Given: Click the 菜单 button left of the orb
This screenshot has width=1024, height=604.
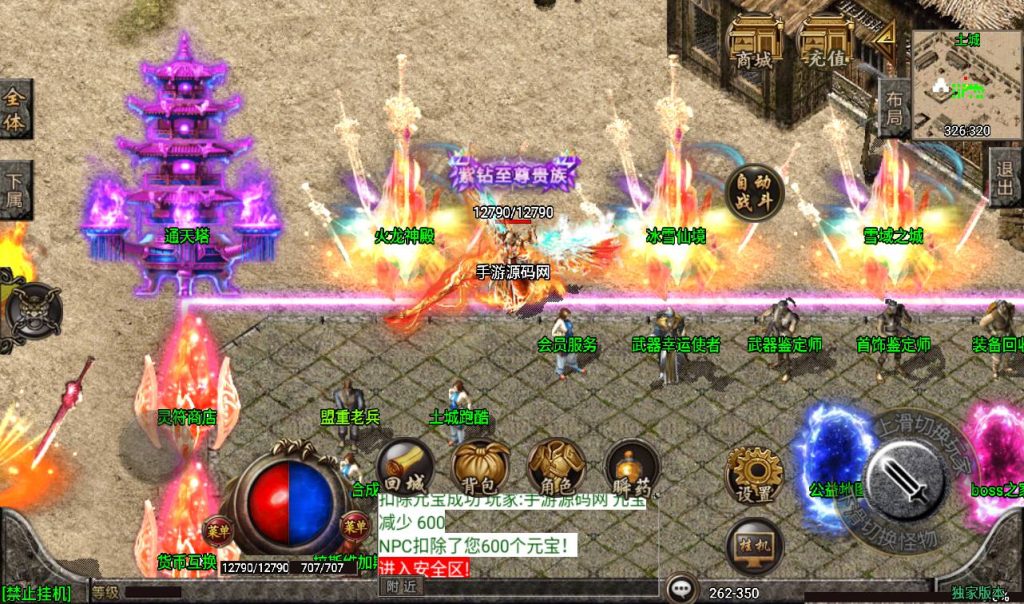Looking at the screenshot, I should coord(217,528).
